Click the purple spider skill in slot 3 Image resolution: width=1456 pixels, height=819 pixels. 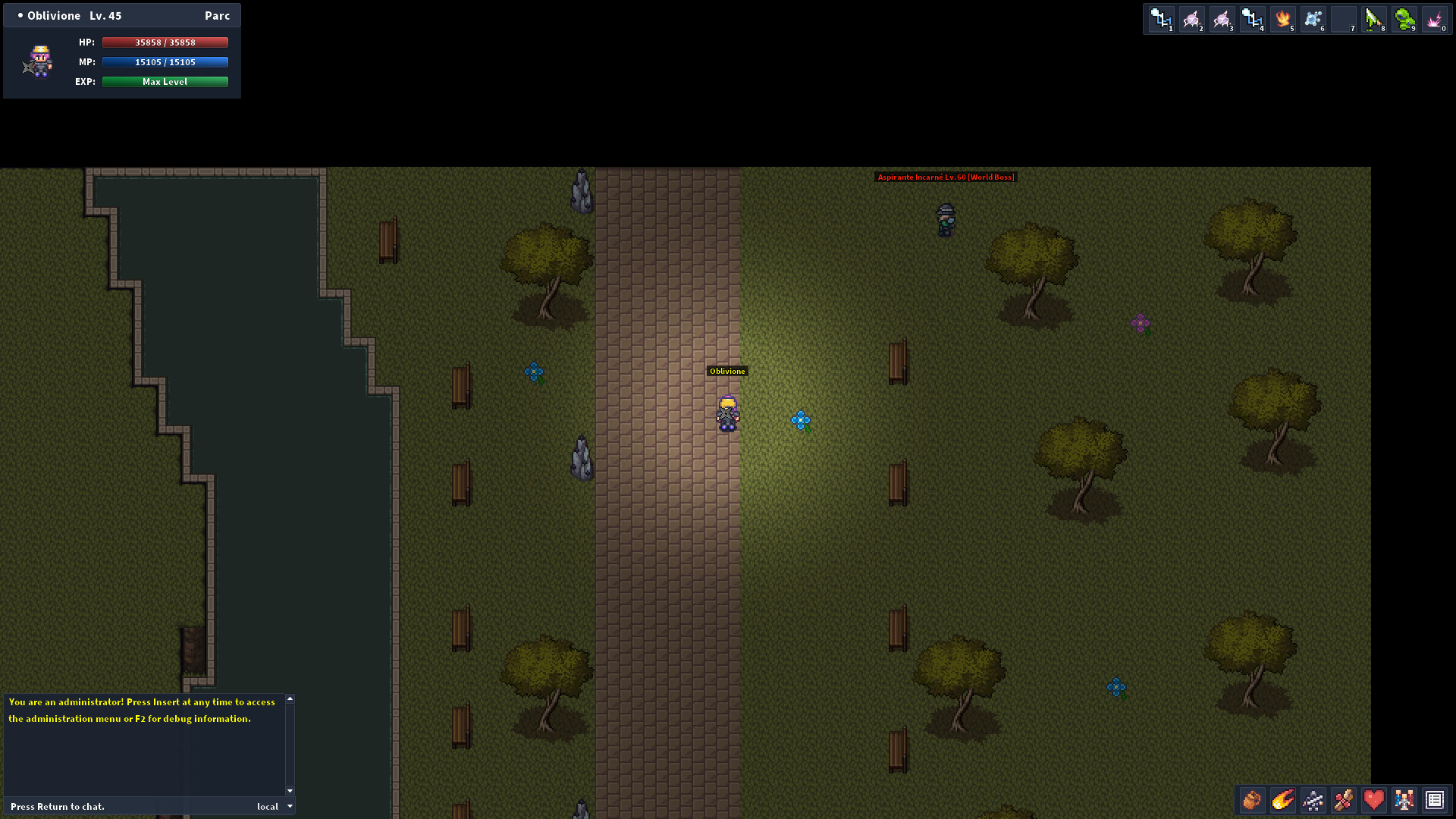(1222, 19)
